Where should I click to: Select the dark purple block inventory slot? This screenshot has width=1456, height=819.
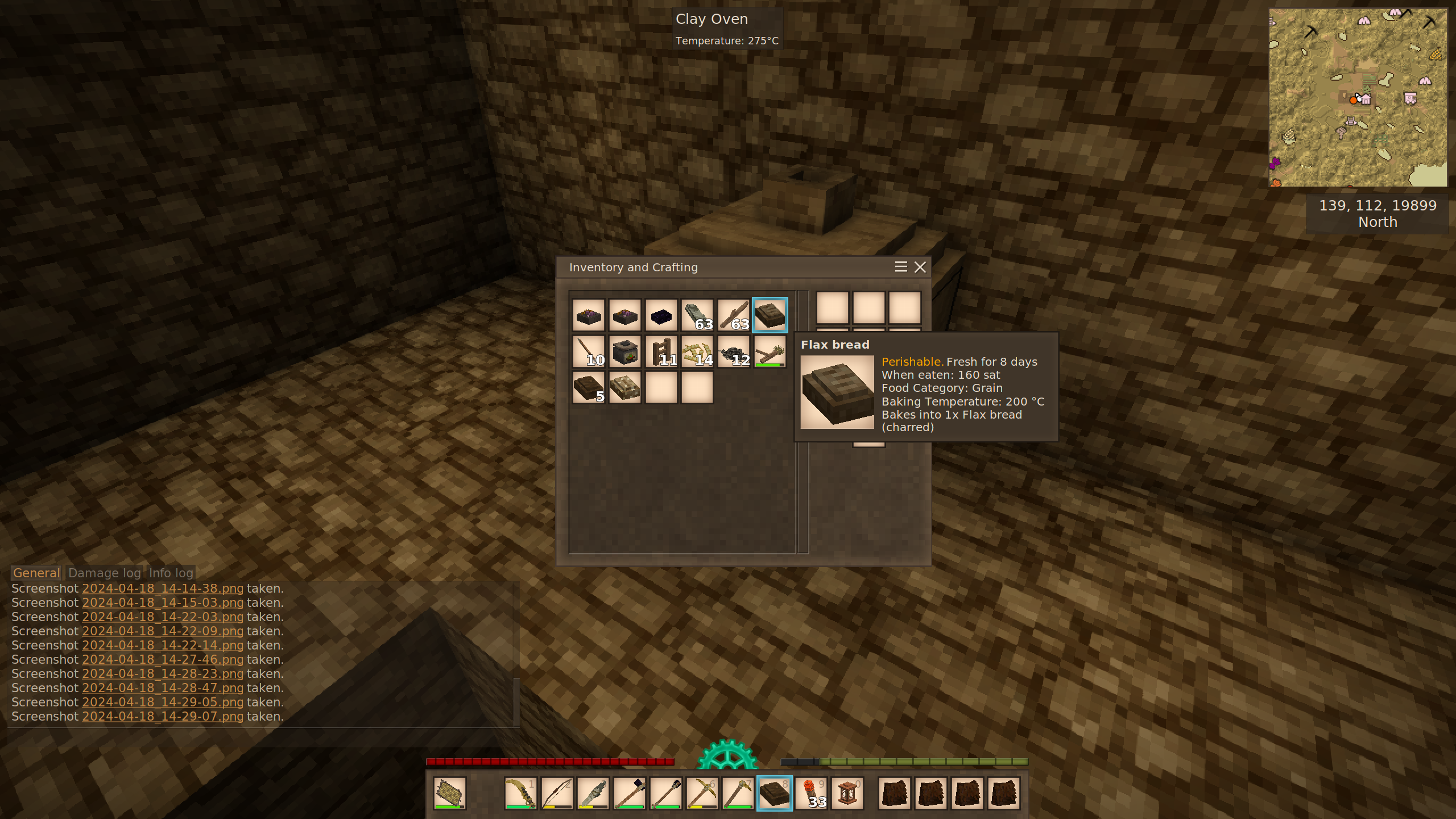661,315
